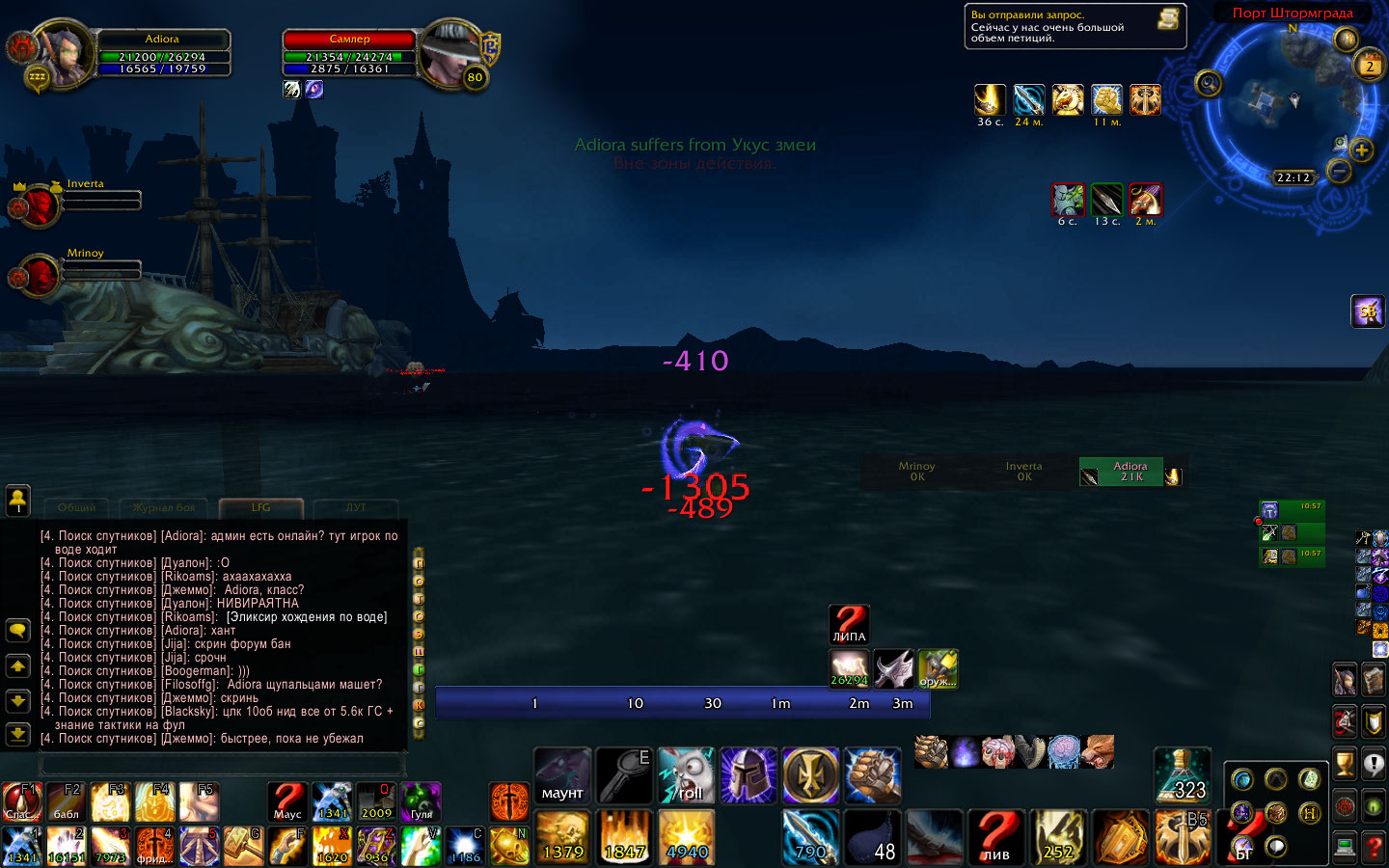Open the calendar button showing 2

(x=1369, y=67)
